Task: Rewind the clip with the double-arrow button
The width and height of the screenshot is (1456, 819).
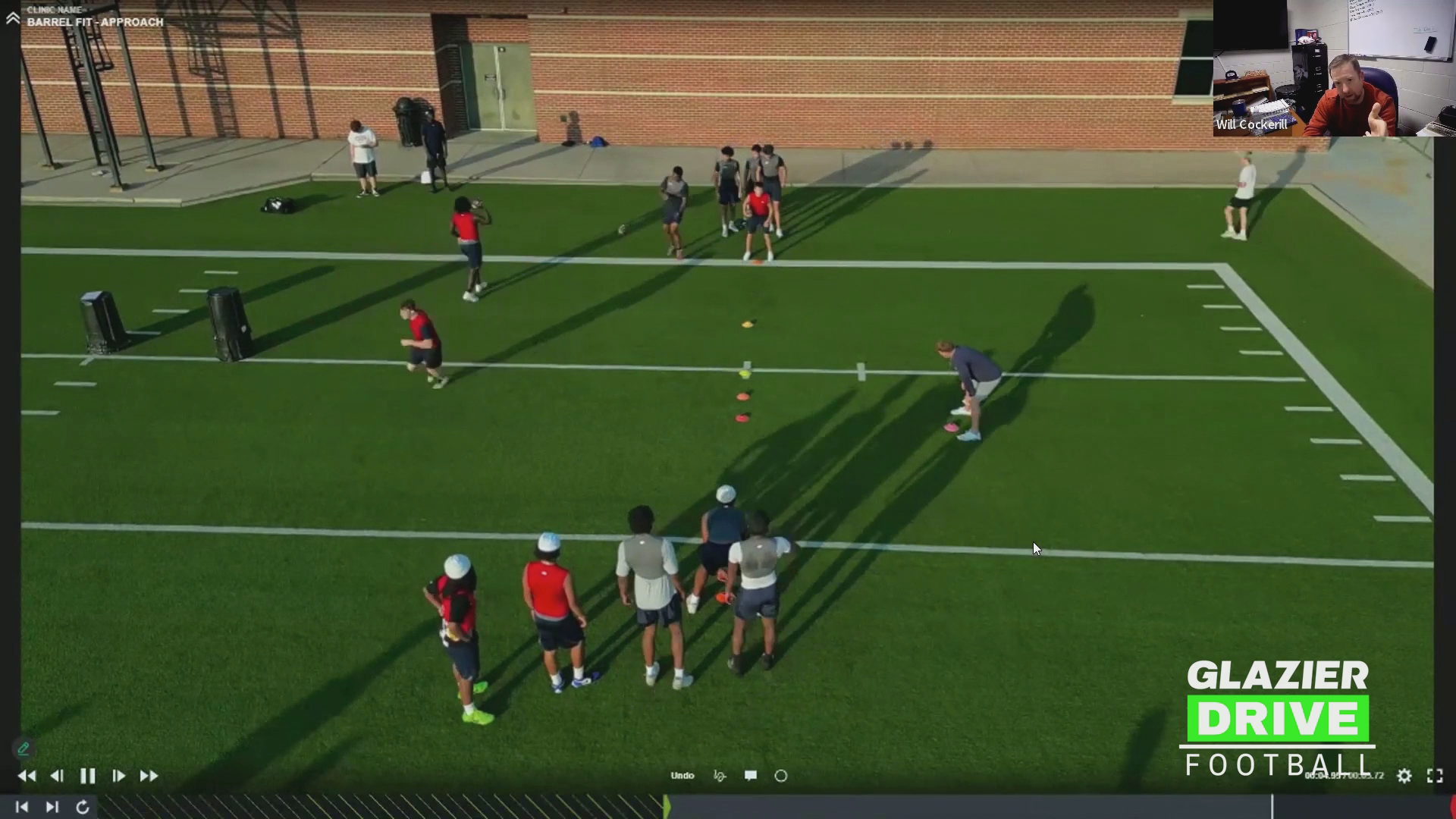Action: (27, 776)
